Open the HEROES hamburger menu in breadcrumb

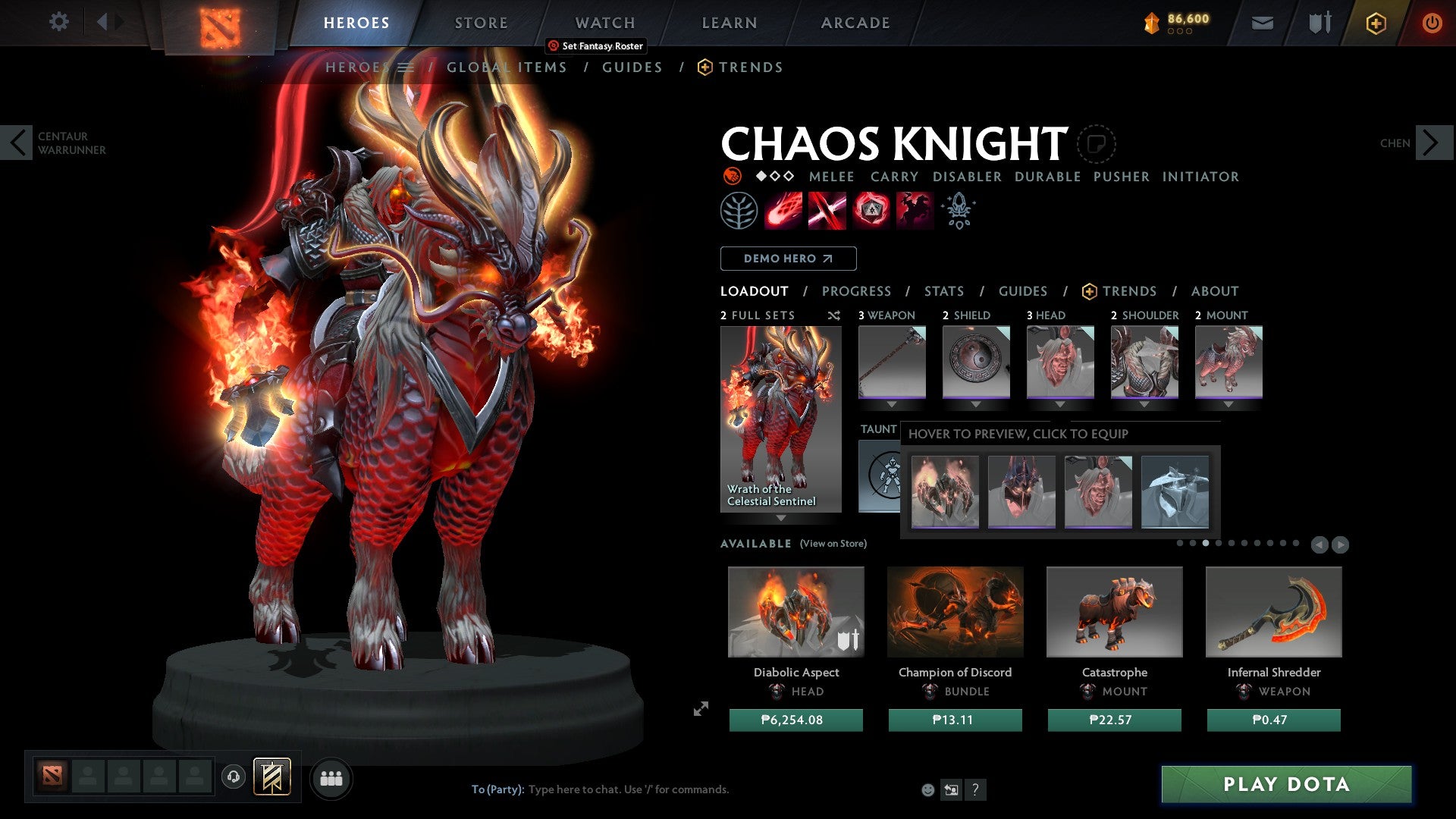(x=406, y=67)
